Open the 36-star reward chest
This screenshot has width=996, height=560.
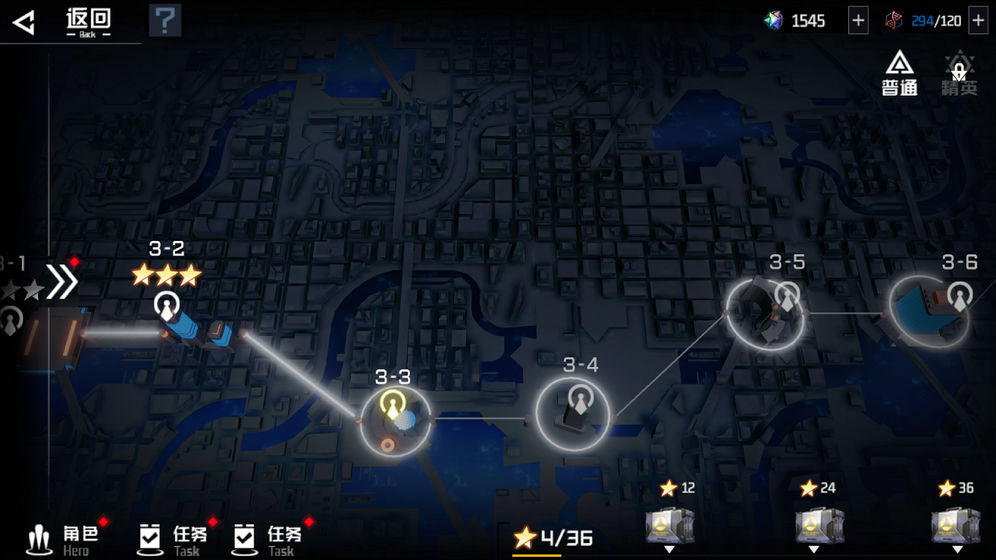tap(955, 524)
